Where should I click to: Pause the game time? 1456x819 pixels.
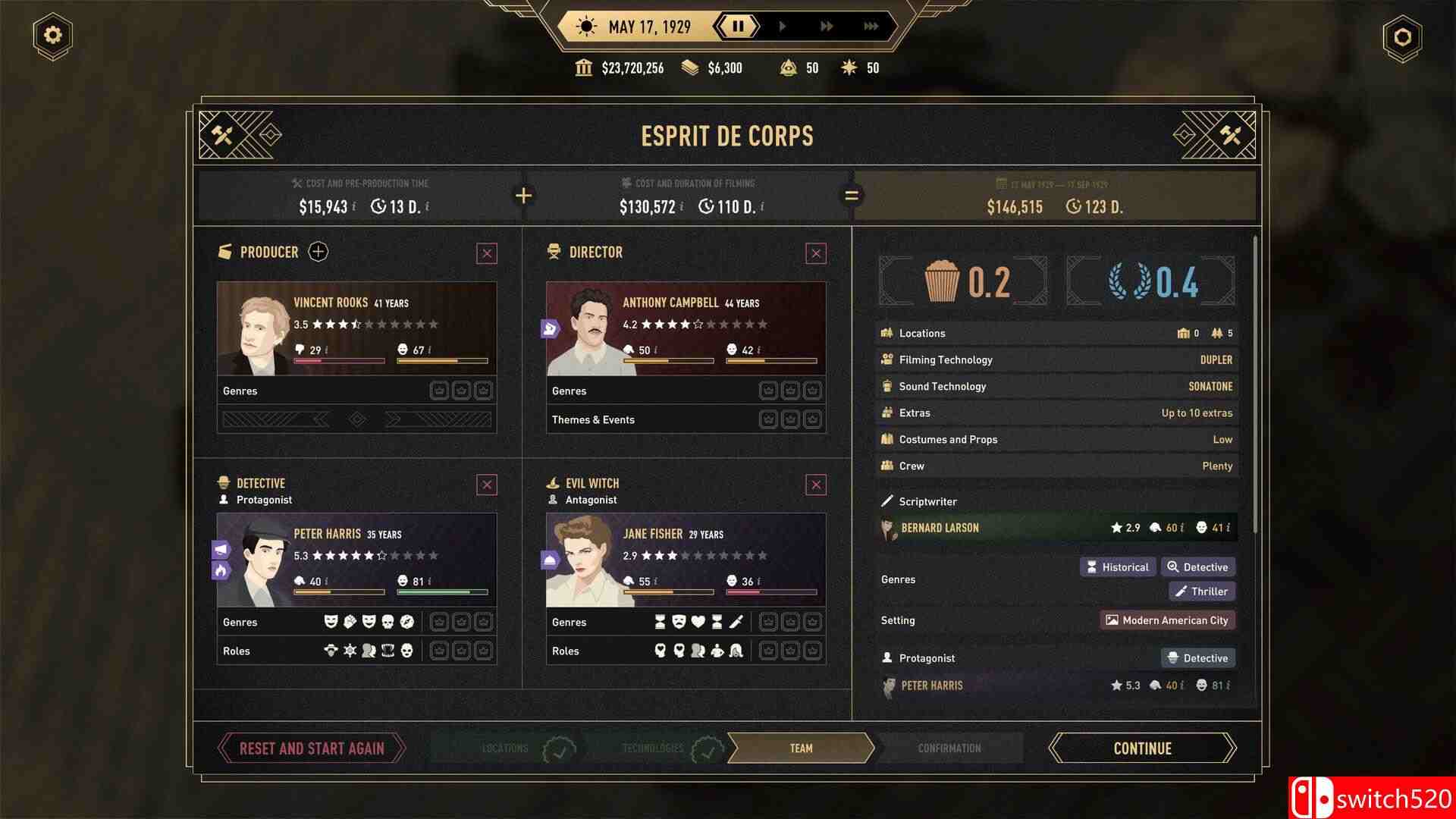pos(738,26)
